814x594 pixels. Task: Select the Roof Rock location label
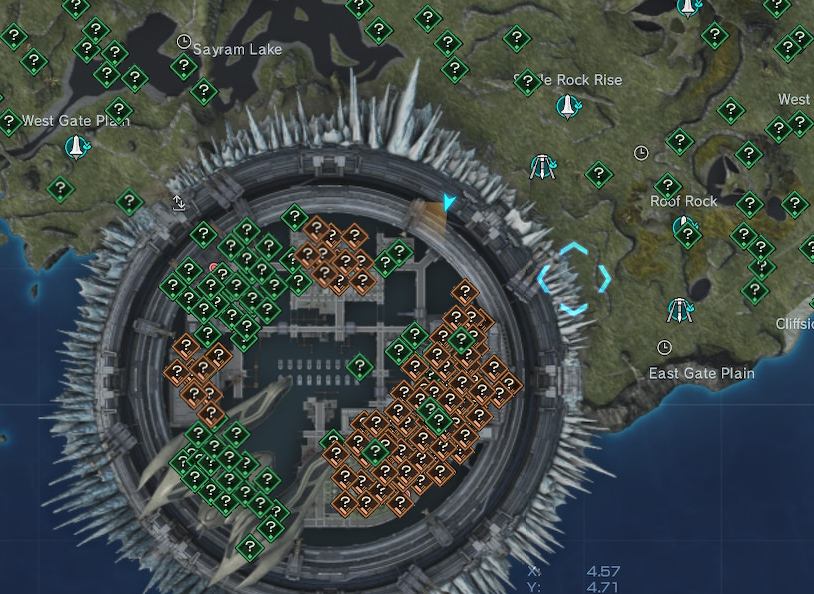[684, 201]
